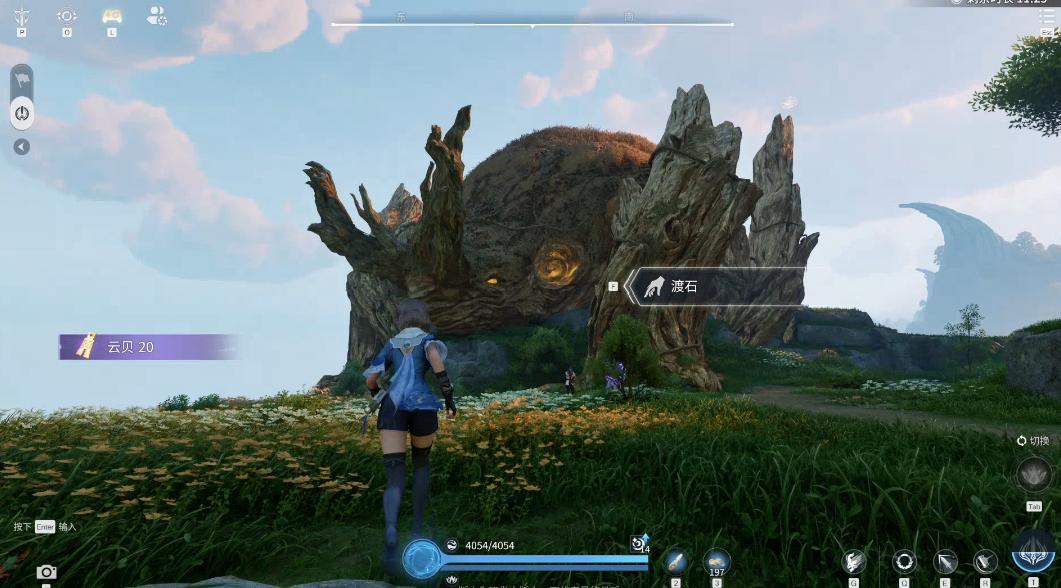Collapse the side panel with the arrow
The image size is (1061, 588).
click(x=21, y=147)
